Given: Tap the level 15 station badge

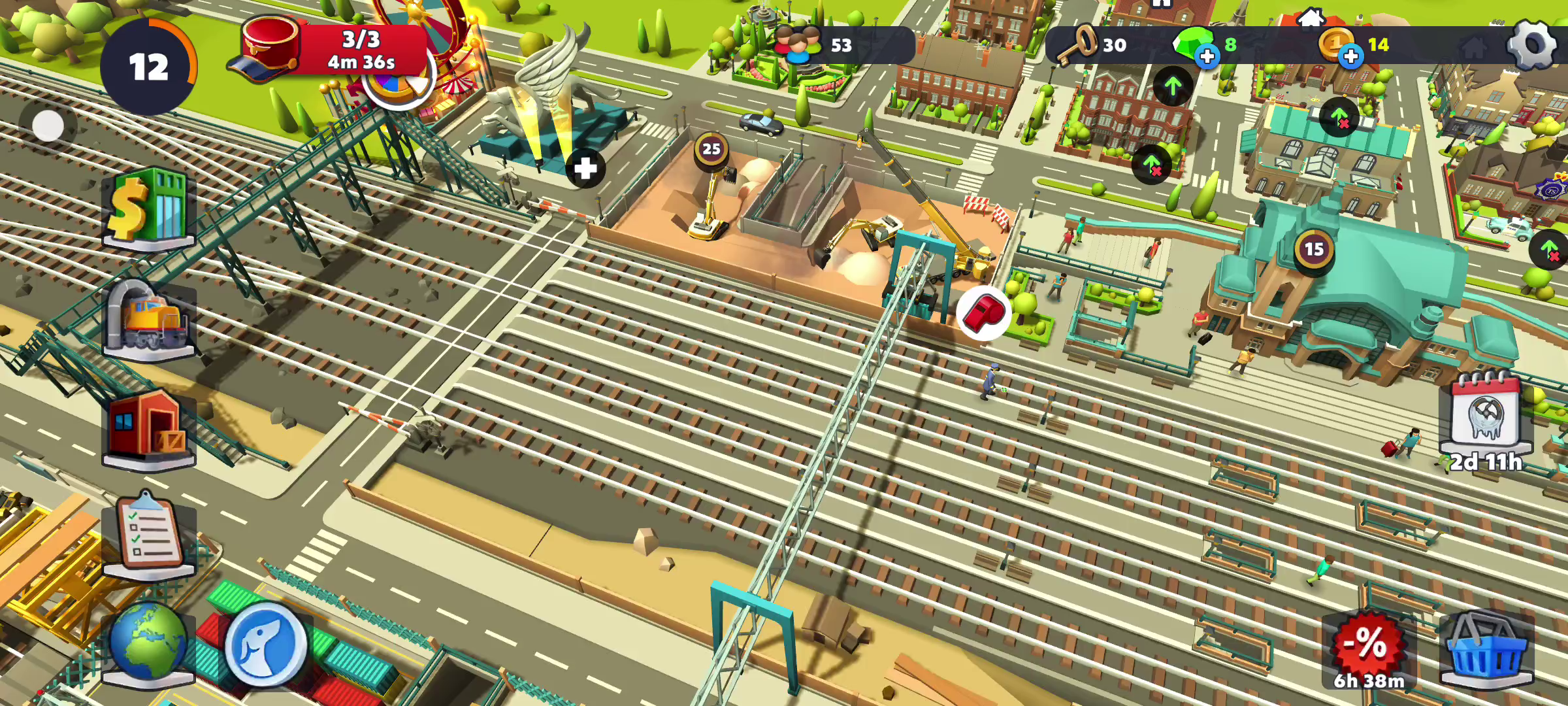Looking at the screenshot, I should [x=1314, y=249].
